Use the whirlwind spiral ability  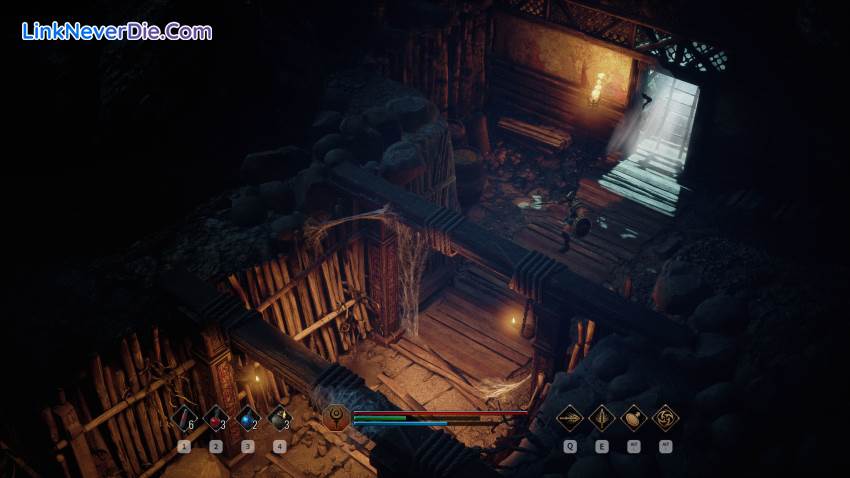665,417
